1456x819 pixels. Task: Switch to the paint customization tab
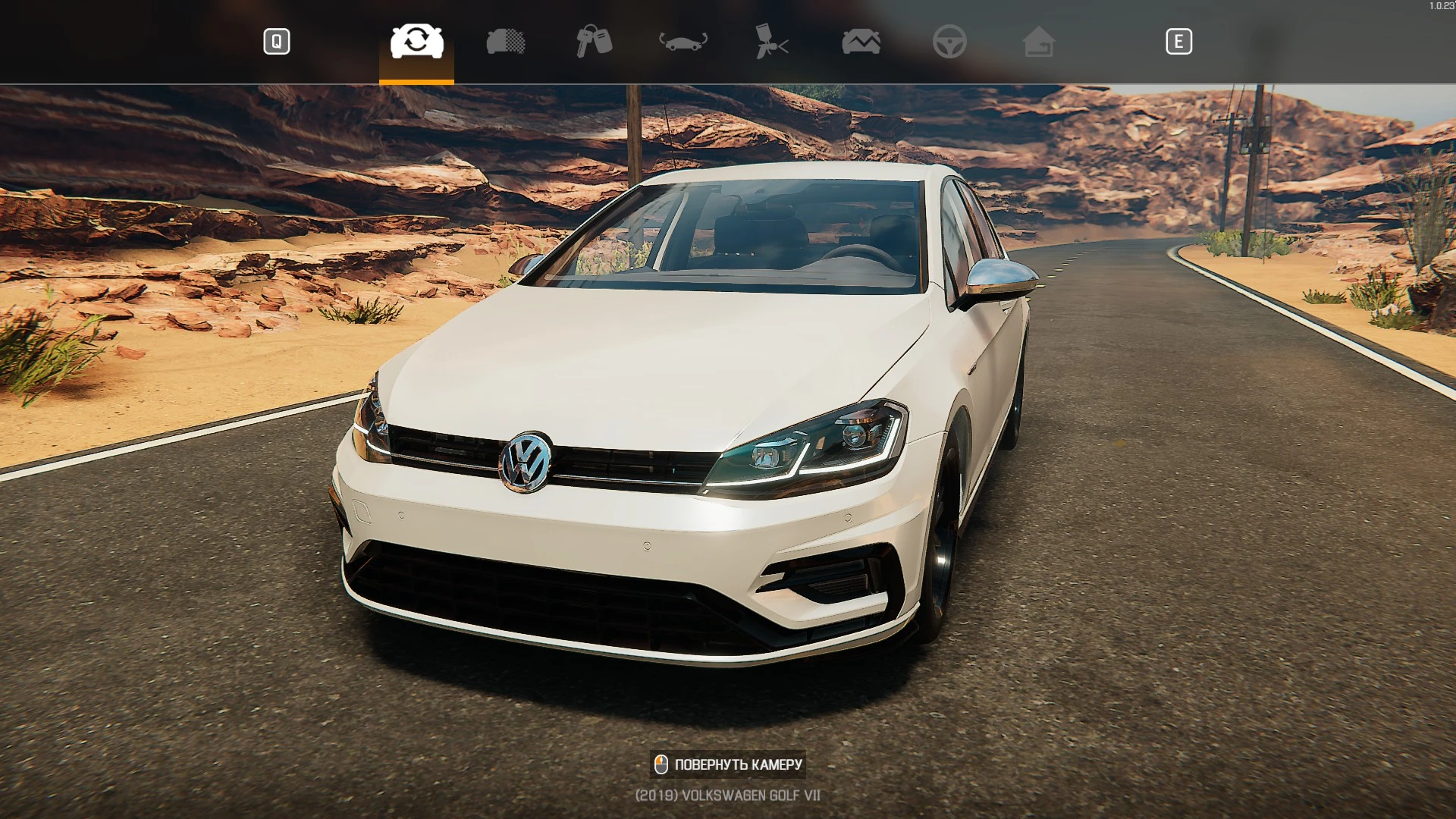(x=773, y=42)
